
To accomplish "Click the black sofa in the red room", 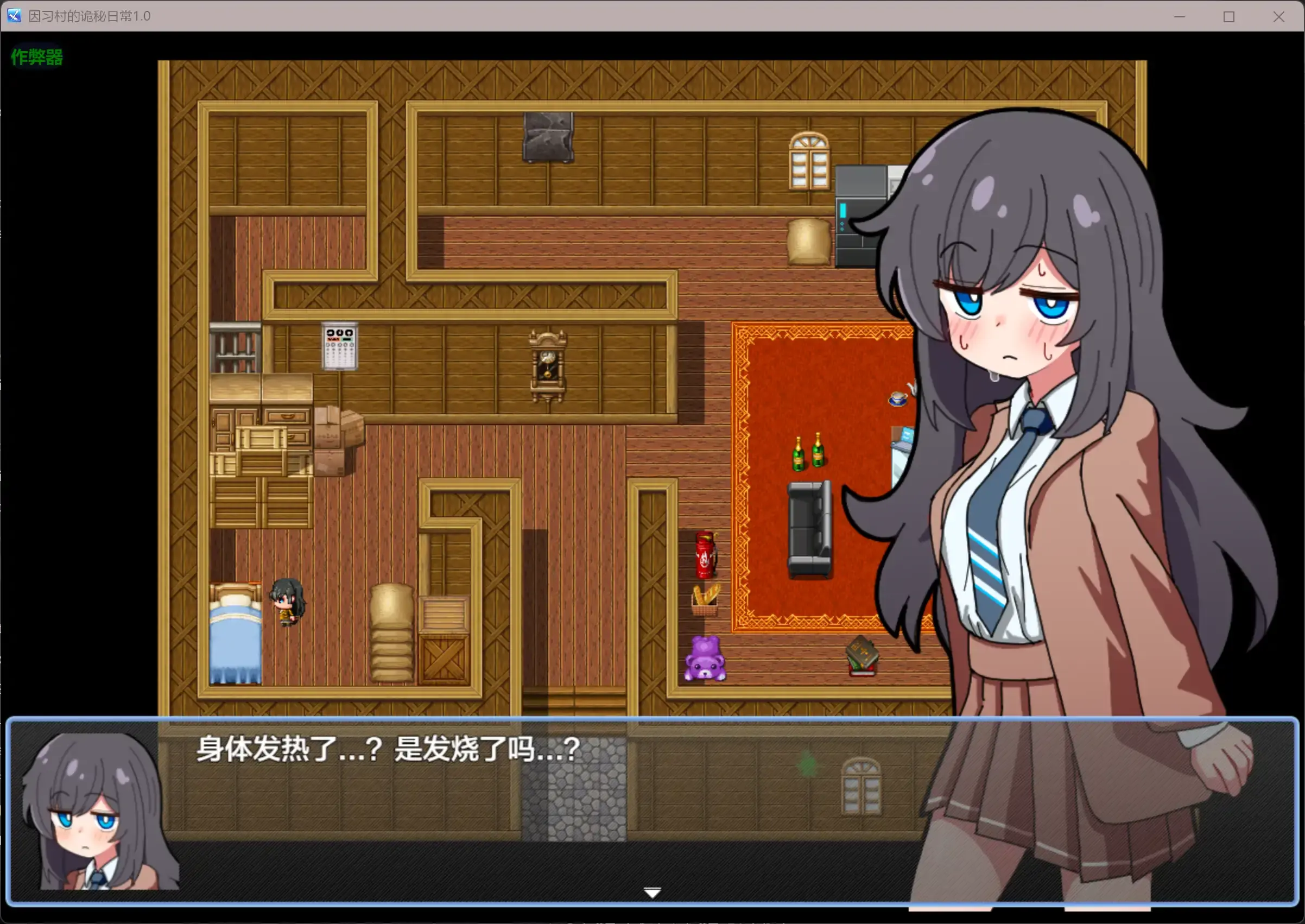I will click(808, 529).
